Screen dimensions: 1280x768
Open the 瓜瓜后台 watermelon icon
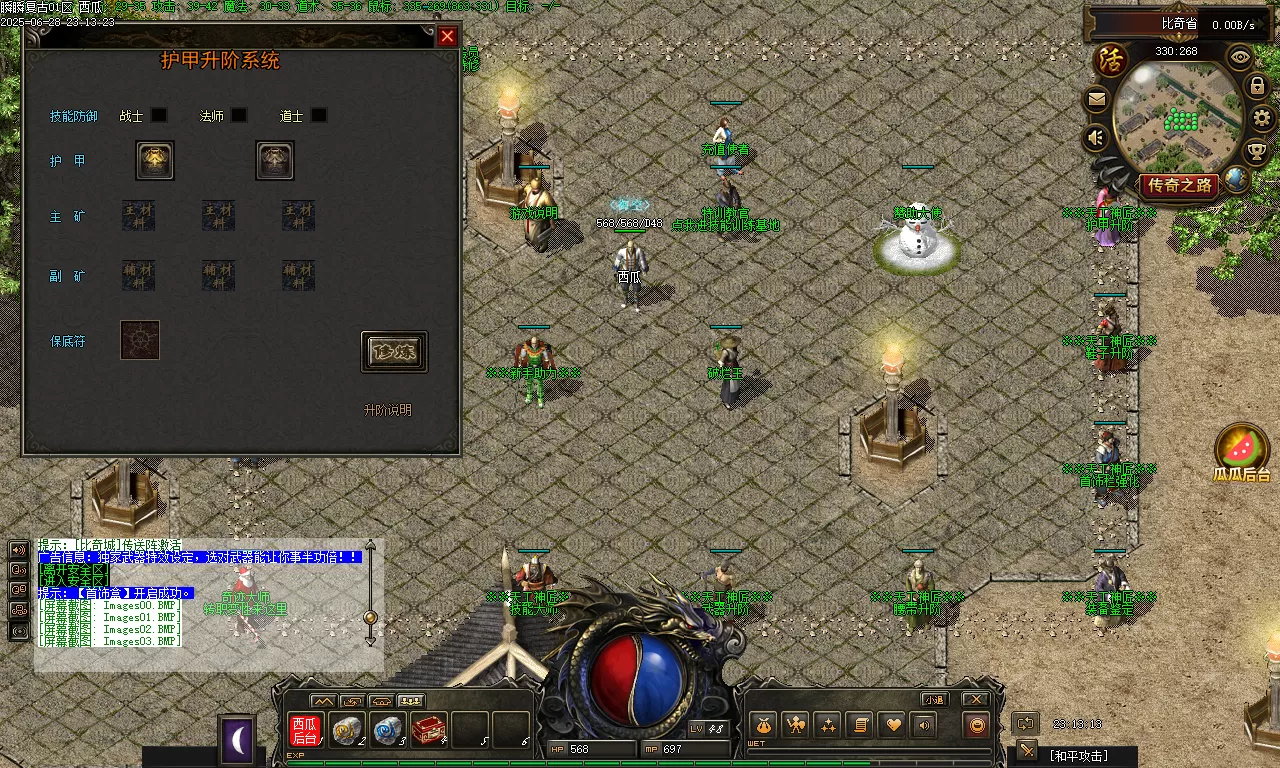coord(1242,451)
